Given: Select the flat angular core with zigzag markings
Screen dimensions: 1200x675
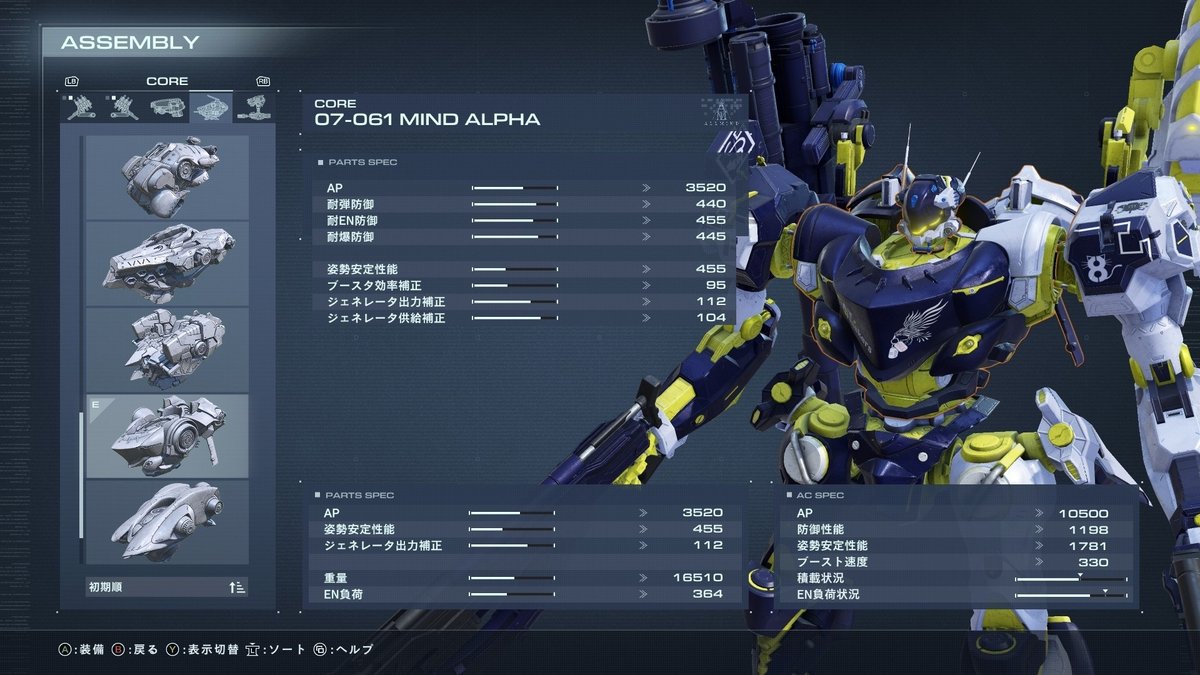Looking at the screenshot, I should 167,263.
